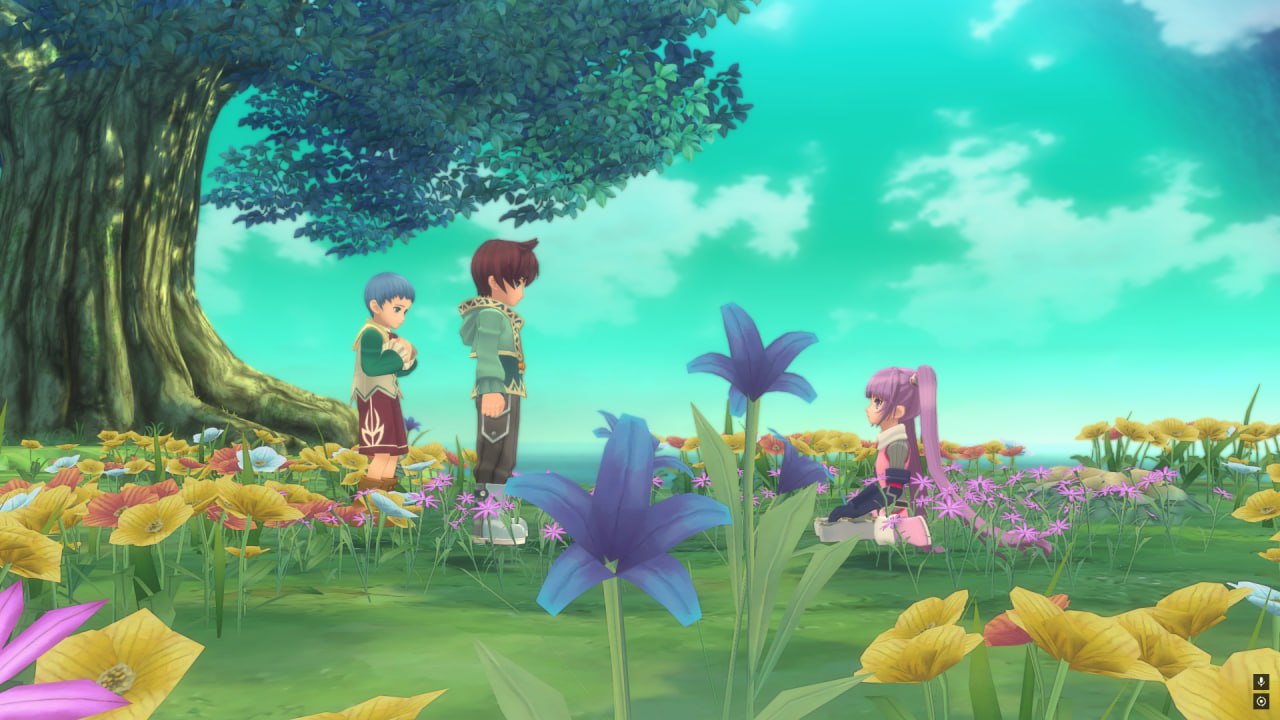
Task: Click the recording indicator overlay icon
Action: [x=1261, y=701]
